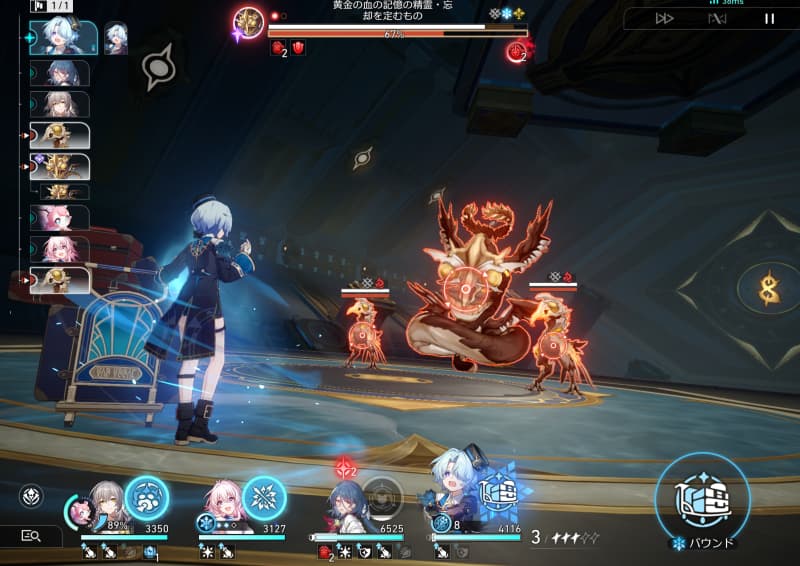Click the round emblem icon above details button
Screen dimensions: 800x566
(x=31, y=497)
